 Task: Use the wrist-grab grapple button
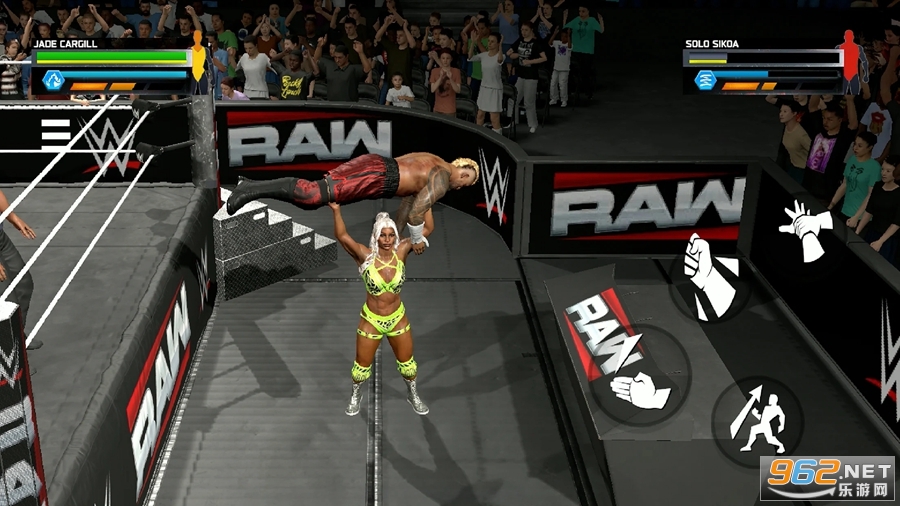point(806,224)
